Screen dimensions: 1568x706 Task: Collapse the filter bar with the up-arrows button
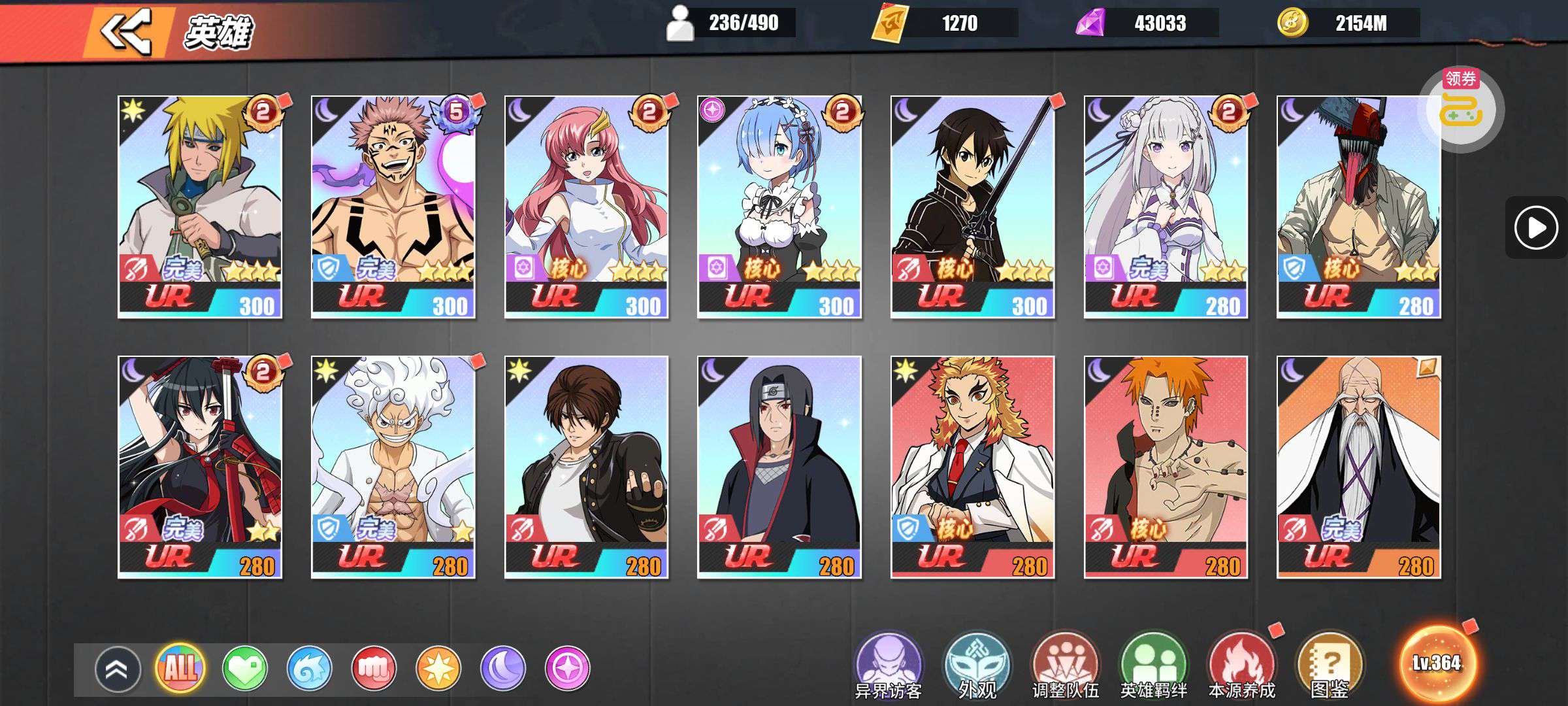coord(118,669)
